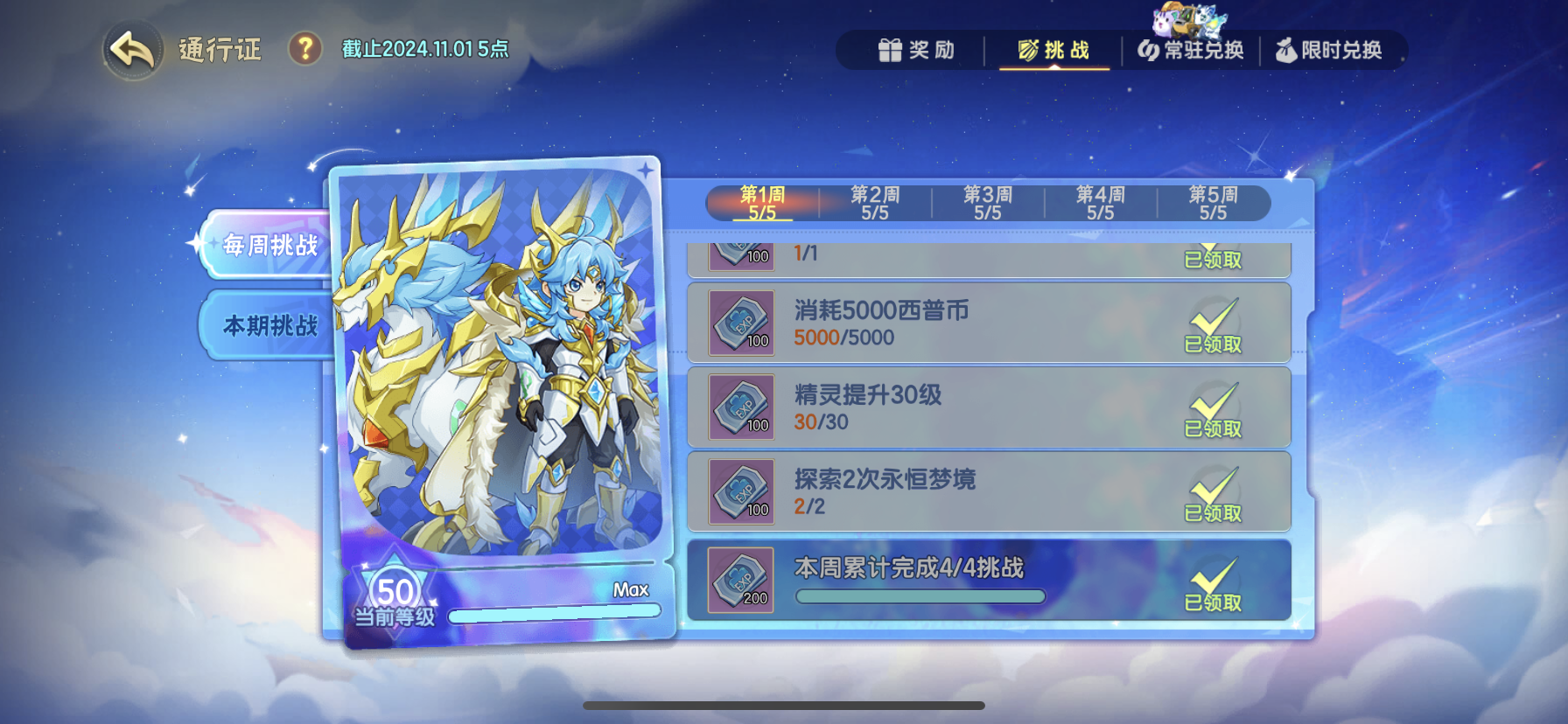Click the 常驻兑换 exchange icon
The image size is (1568, 724).
1149,50
